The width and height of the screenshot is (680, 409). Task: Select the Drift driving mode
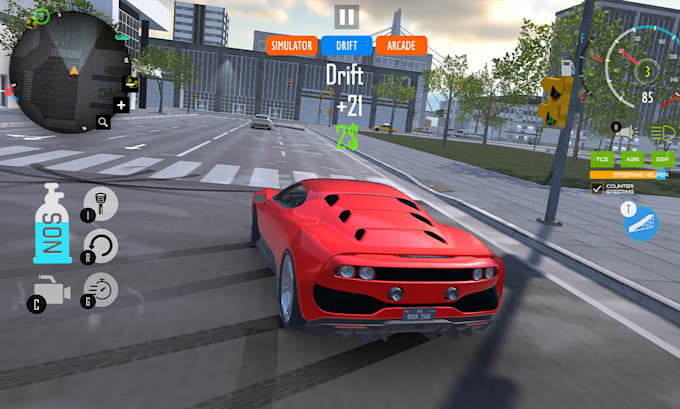click(x=346, y=45)
